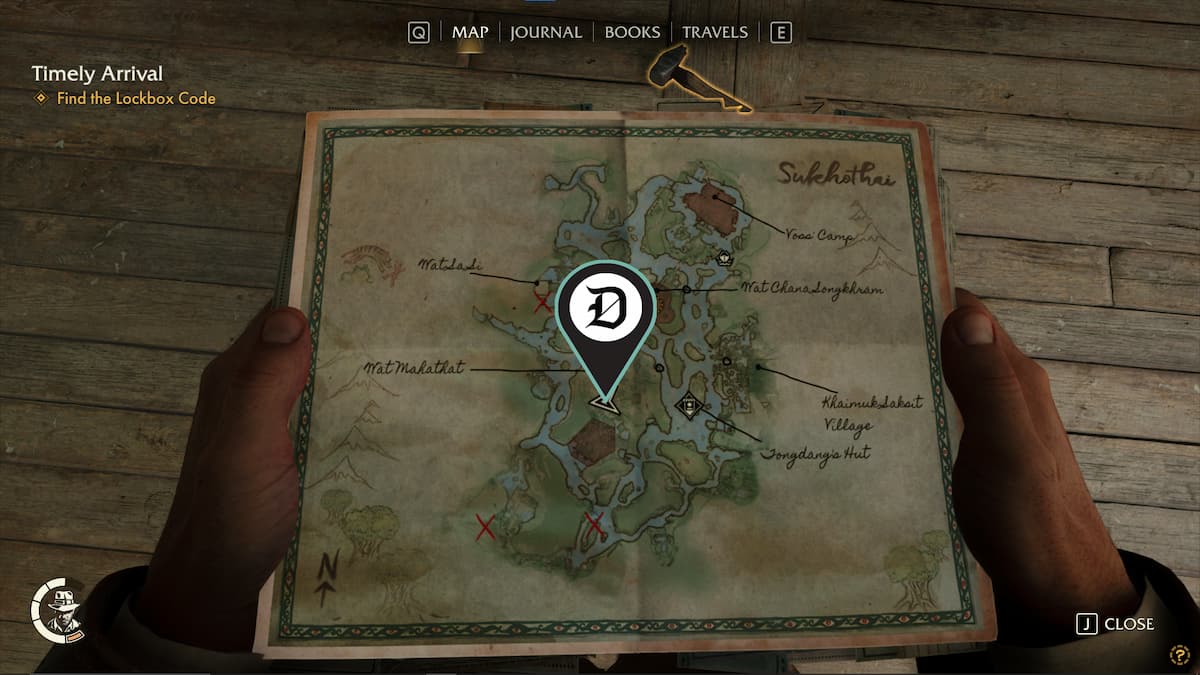
Task: Close the map screen
Action: [1116, 624]
